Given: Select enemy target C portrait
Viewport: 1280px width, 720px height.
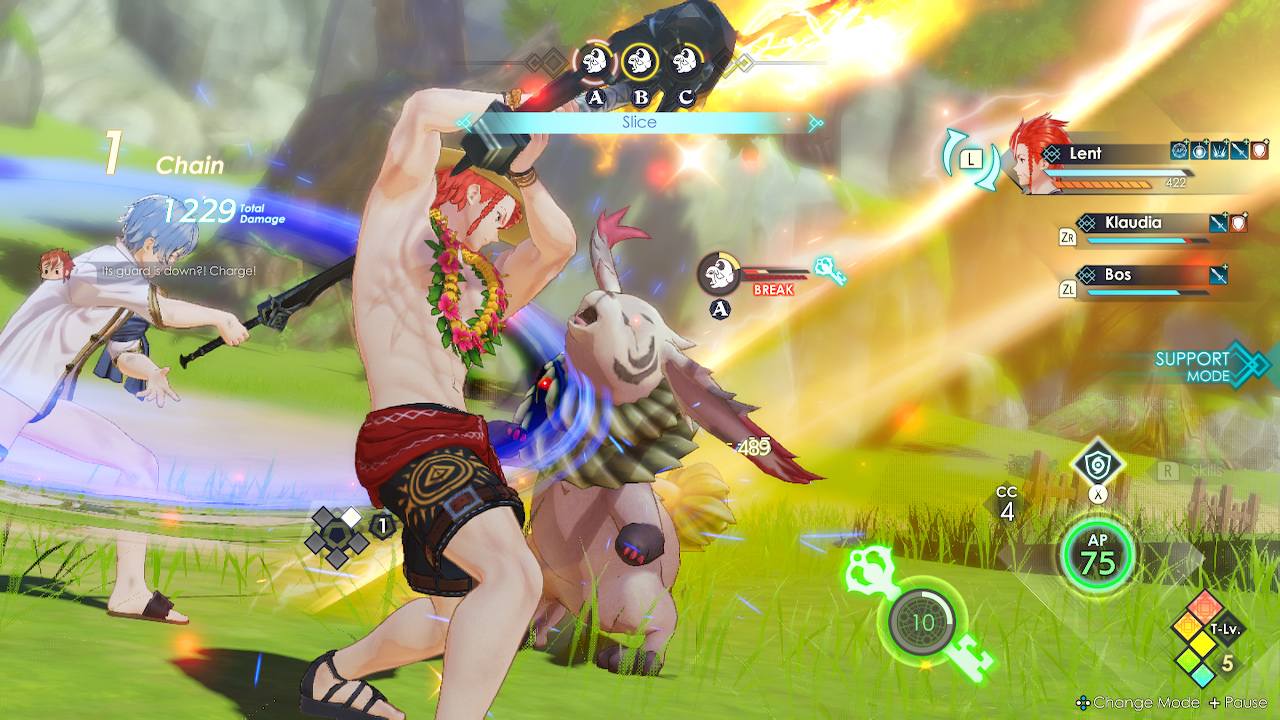Looking at the screenshot, I should [684, 62].
